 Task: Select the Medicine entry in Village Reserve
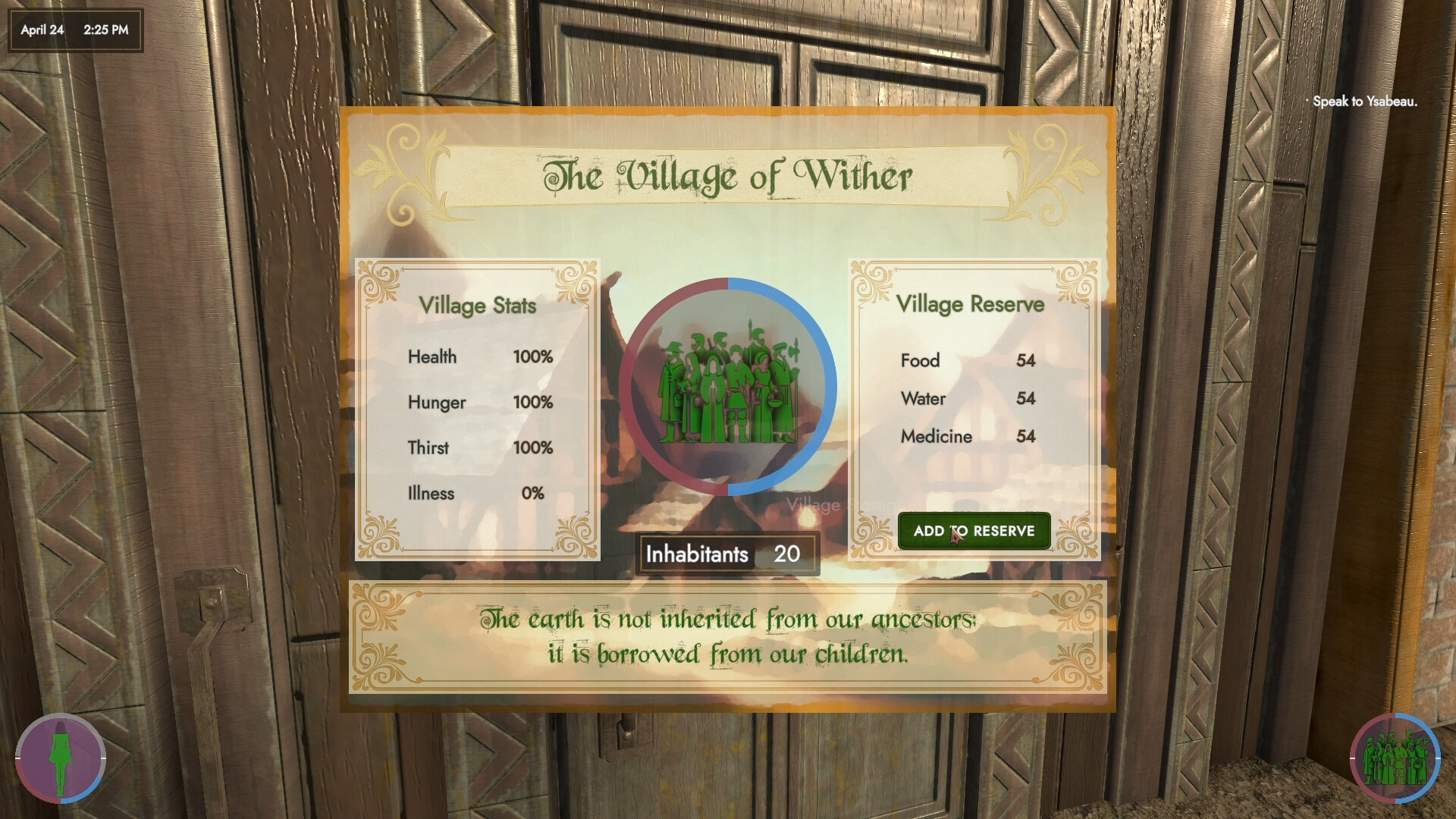[x=967, y=437]
